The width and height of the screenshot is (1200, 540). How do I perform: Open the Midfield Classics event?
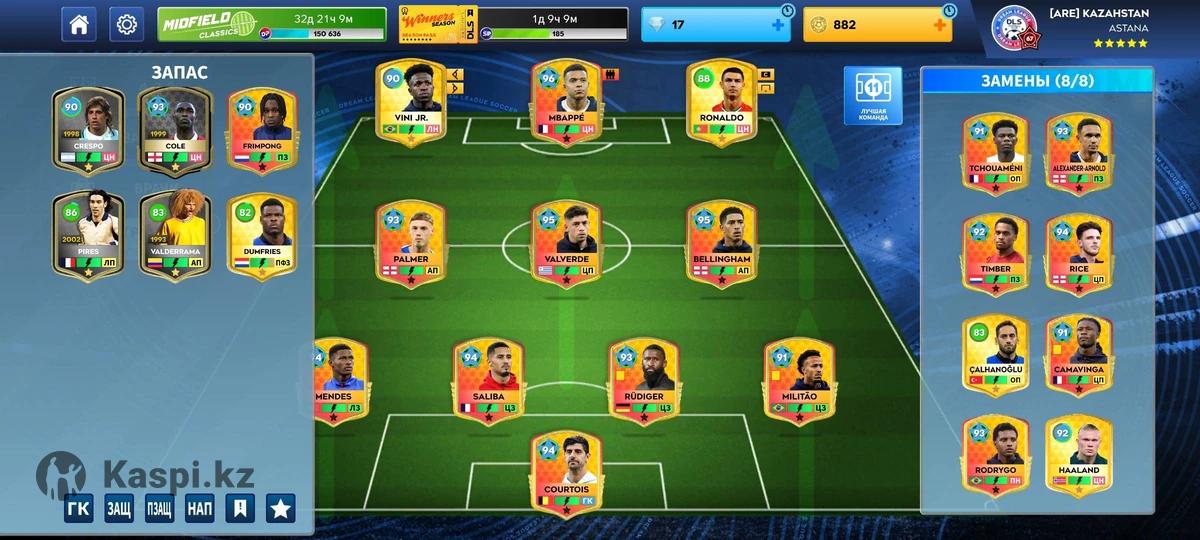point(271,24)
